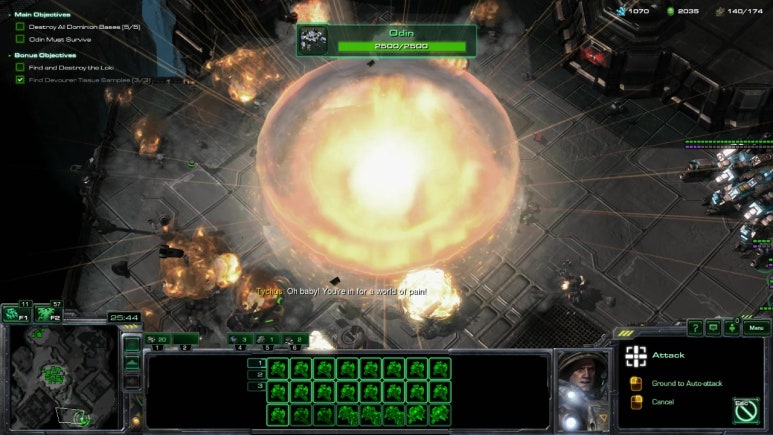Switch to selection page 2
Image resolution: width=773 pixels, height=435 pixels.
[x=261, y=374]
